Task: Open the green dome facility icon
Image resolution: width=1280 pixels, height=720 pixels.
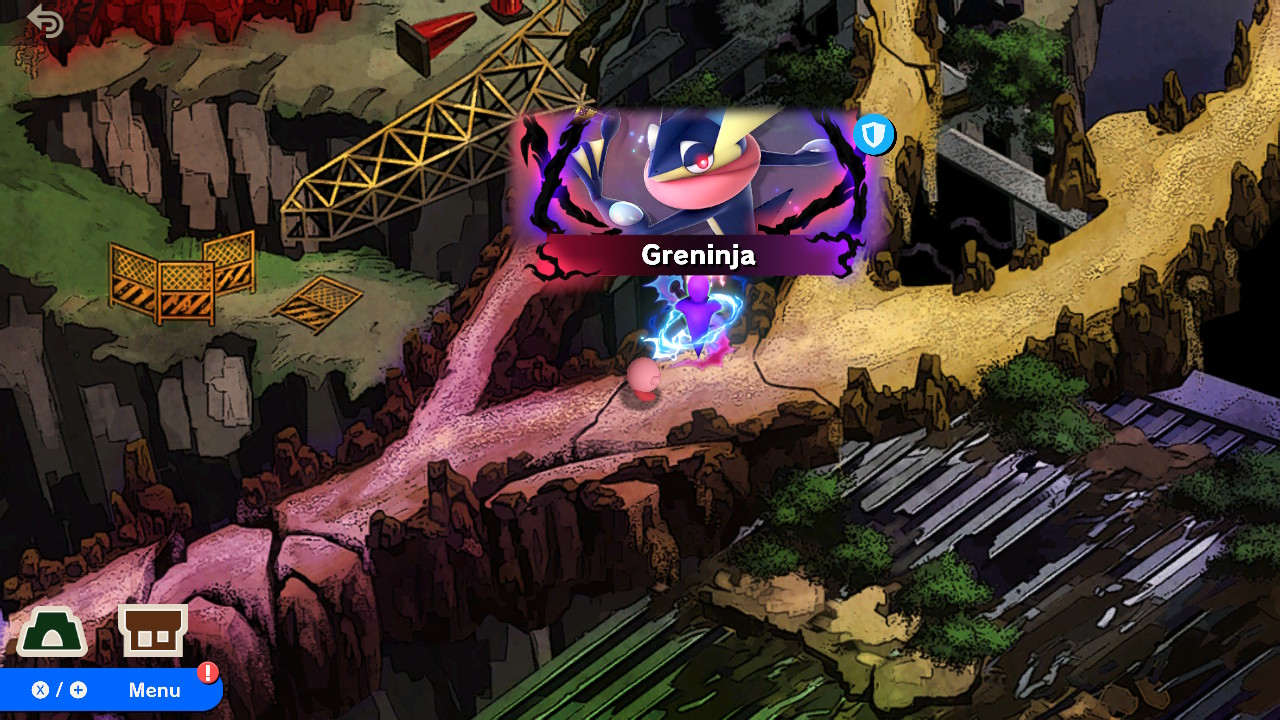Action: click(51, 632)
